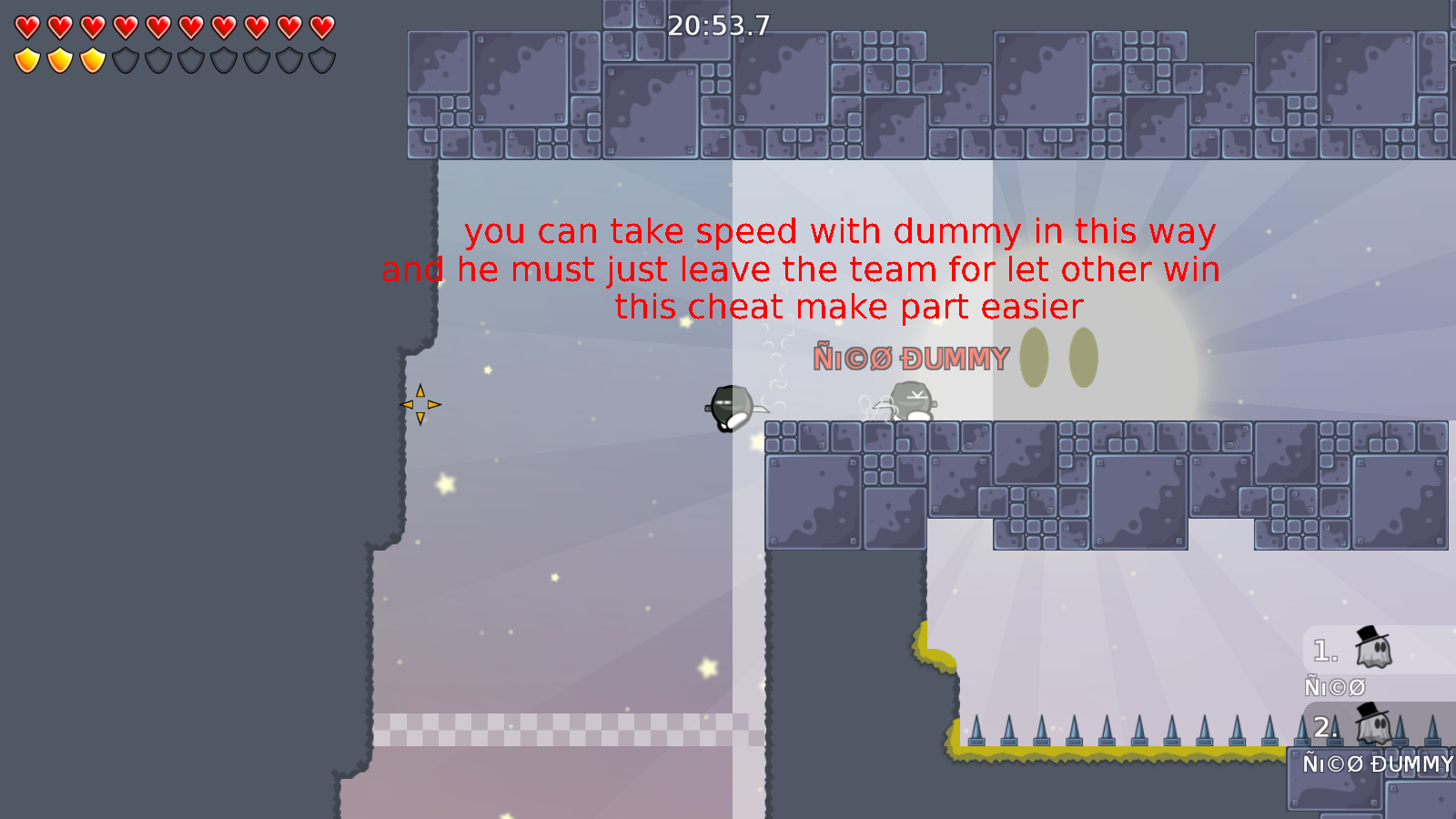Click the ninja tee holding the katana

[x=731, y=407]
